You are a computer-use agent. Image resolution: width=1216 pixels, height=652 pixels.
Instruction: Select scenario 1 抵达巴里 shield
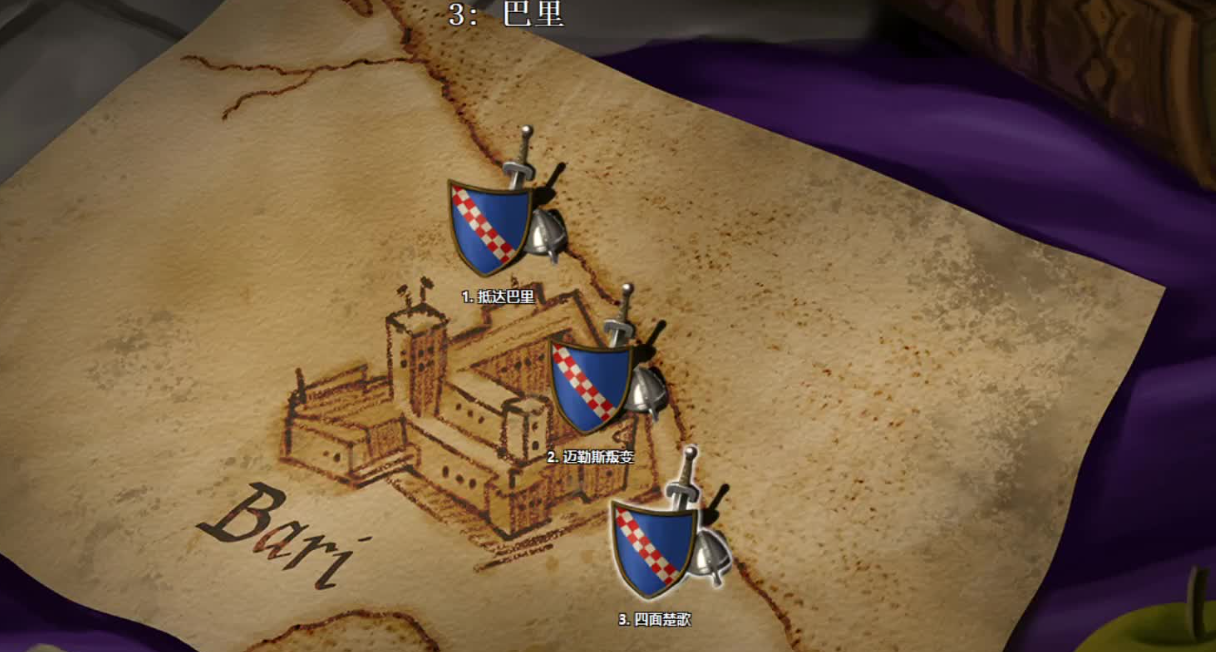click(x=490, y=226)
